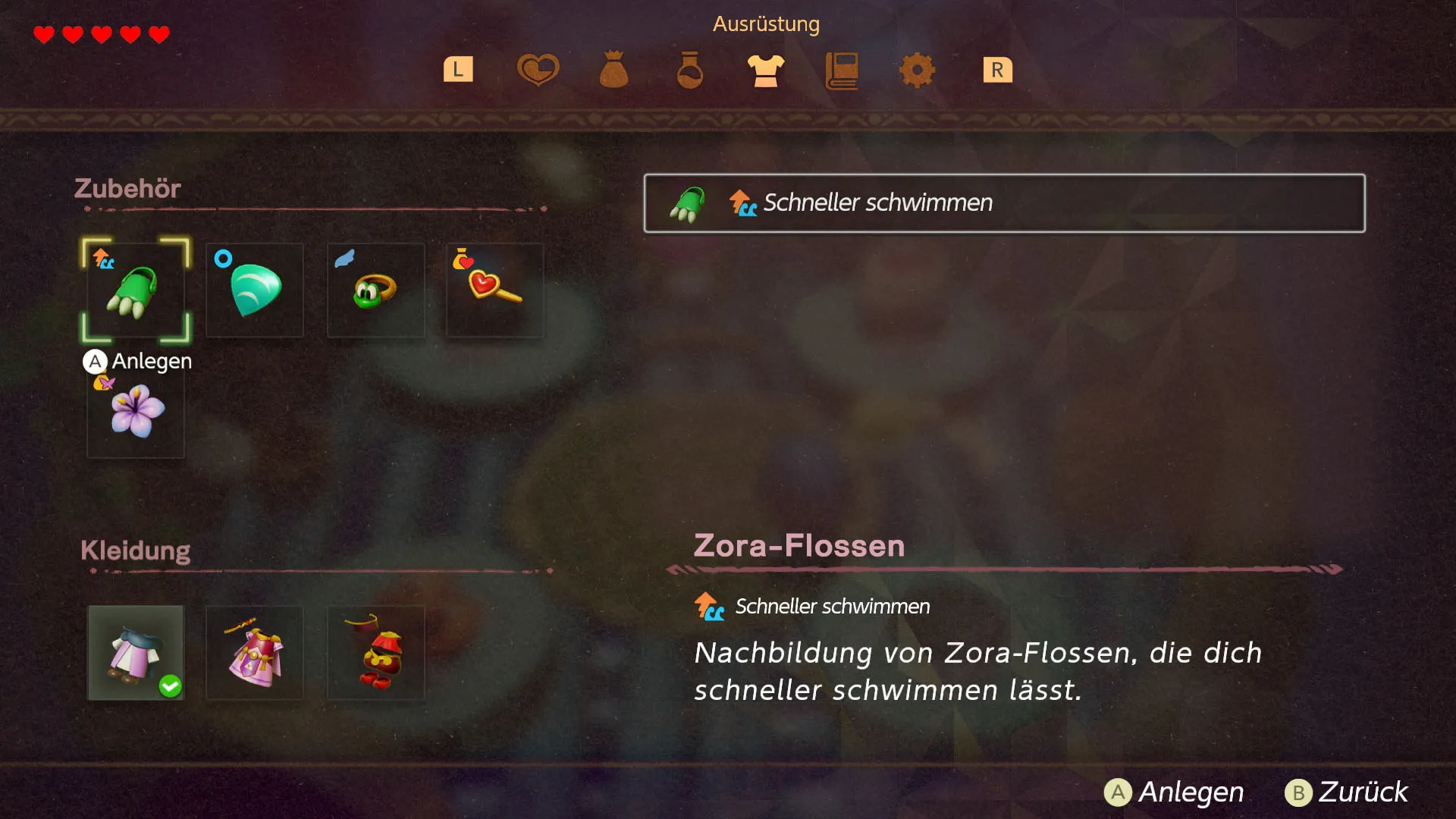The height and width of the screenshot is (819, 1456).
Task: Click the Ausrüstung menu title
Action: (766, 24)
